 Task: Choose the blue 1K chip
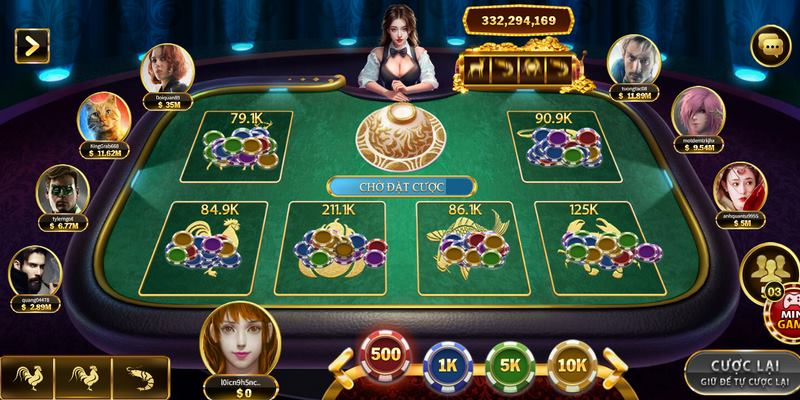click(447, 364)
